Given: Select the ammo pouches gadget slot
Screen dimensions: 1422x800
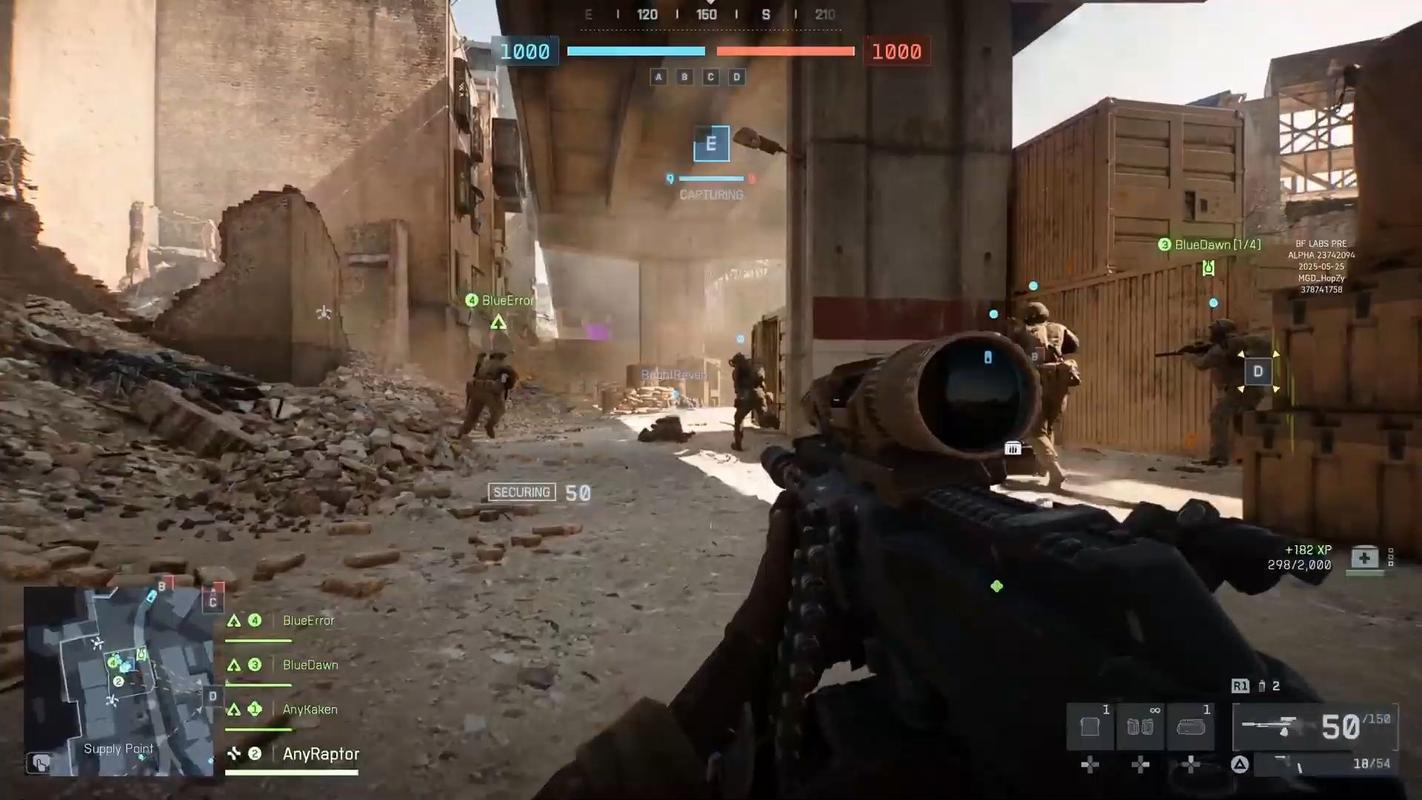Looking at the screenshot, I should (1140, 726).
